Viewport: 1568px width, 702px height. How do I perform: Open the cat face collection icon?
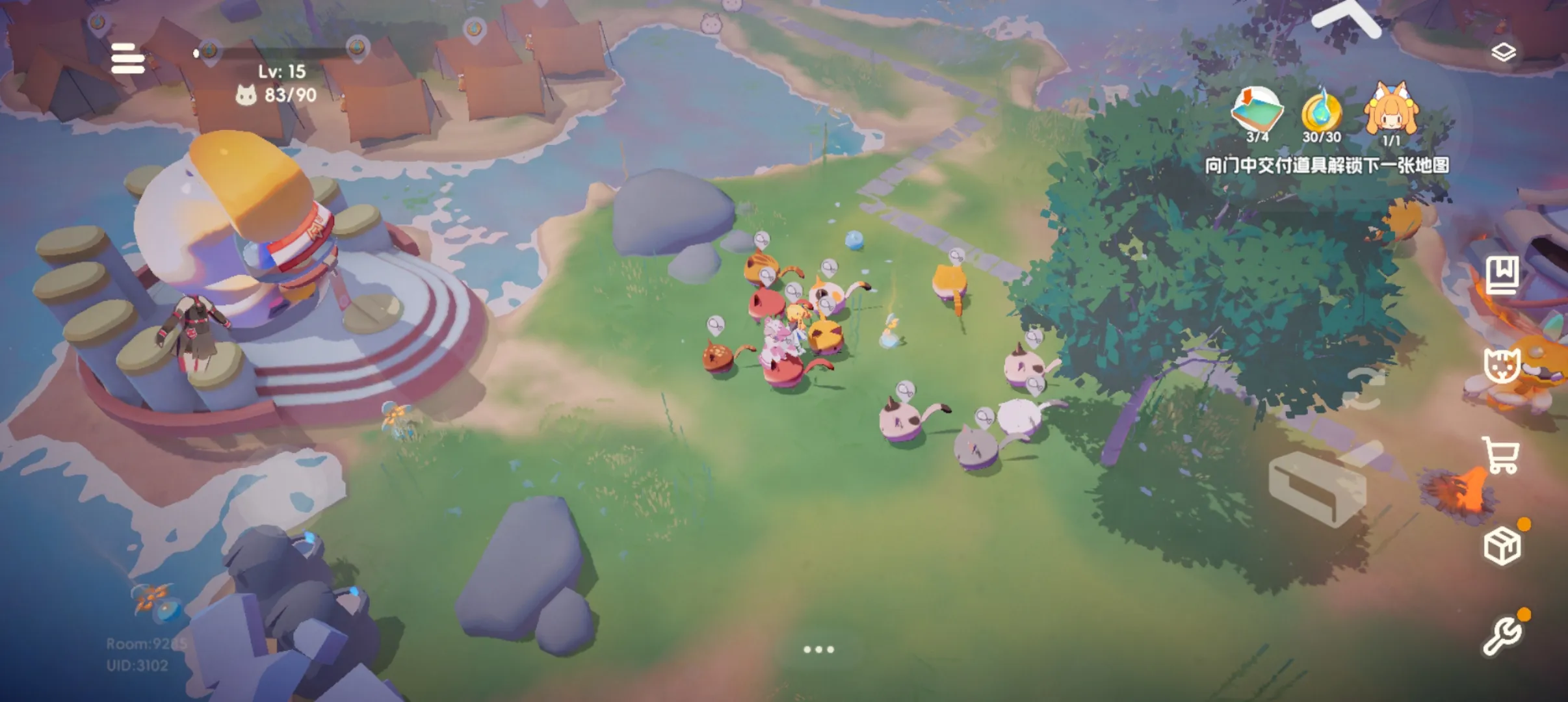click(1502, 365)
